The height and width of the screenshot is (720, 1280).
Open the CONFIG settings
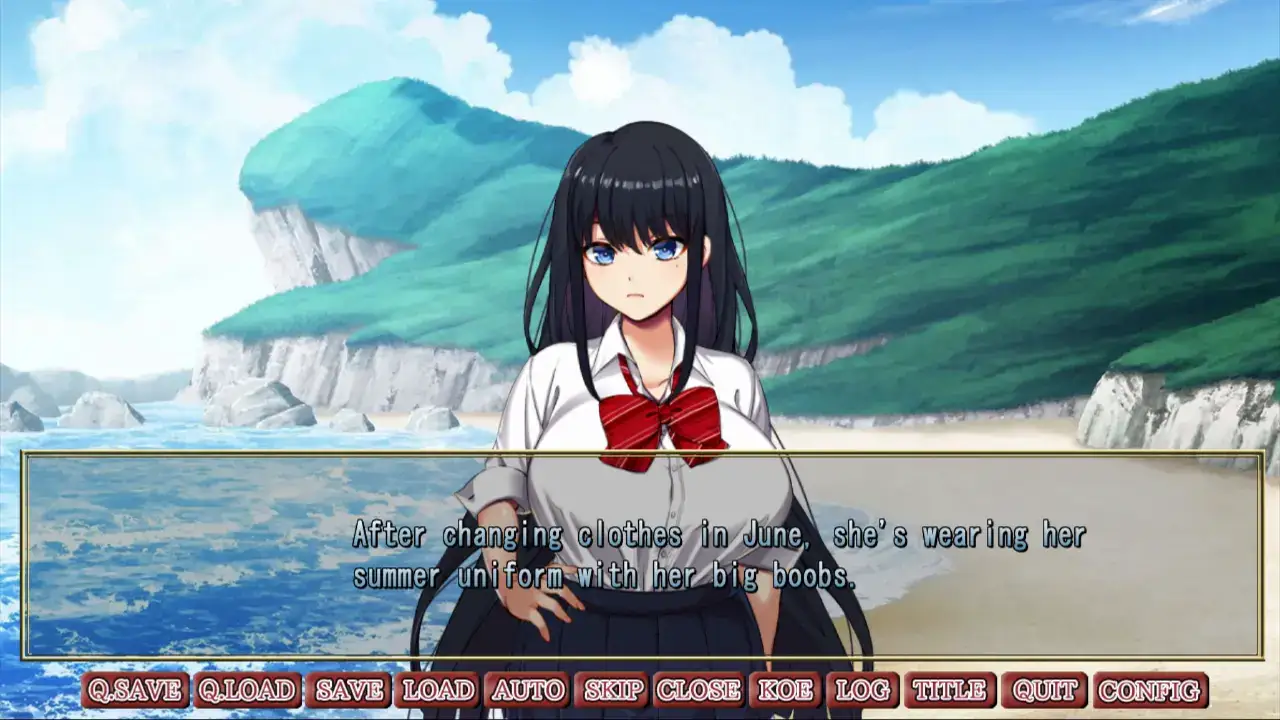click(1150, 690)
